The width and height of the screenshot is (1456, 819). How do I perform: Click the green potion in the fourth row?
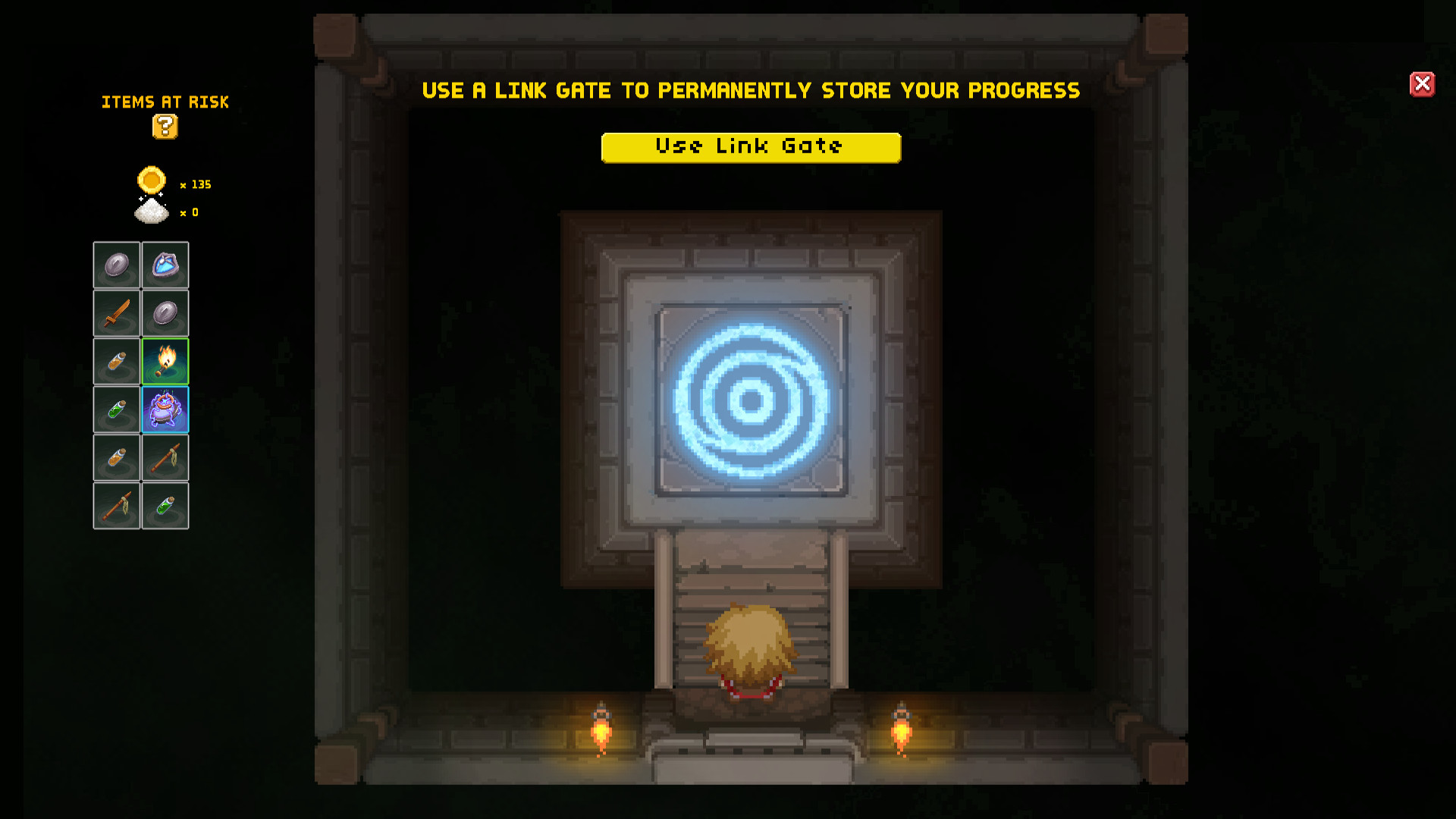point(116,409)
